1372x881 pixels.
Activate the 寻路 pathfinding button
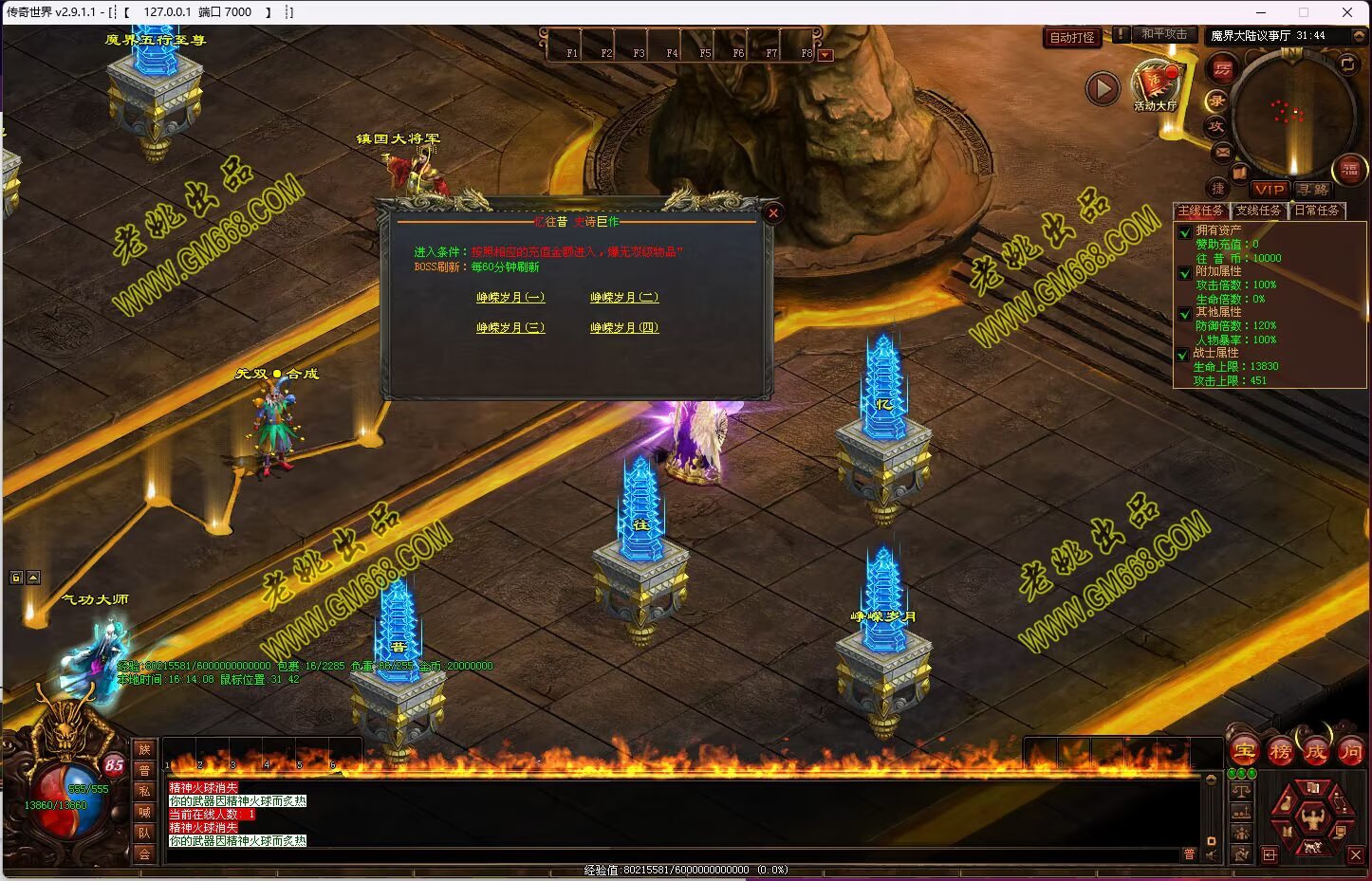point(1313,190)
